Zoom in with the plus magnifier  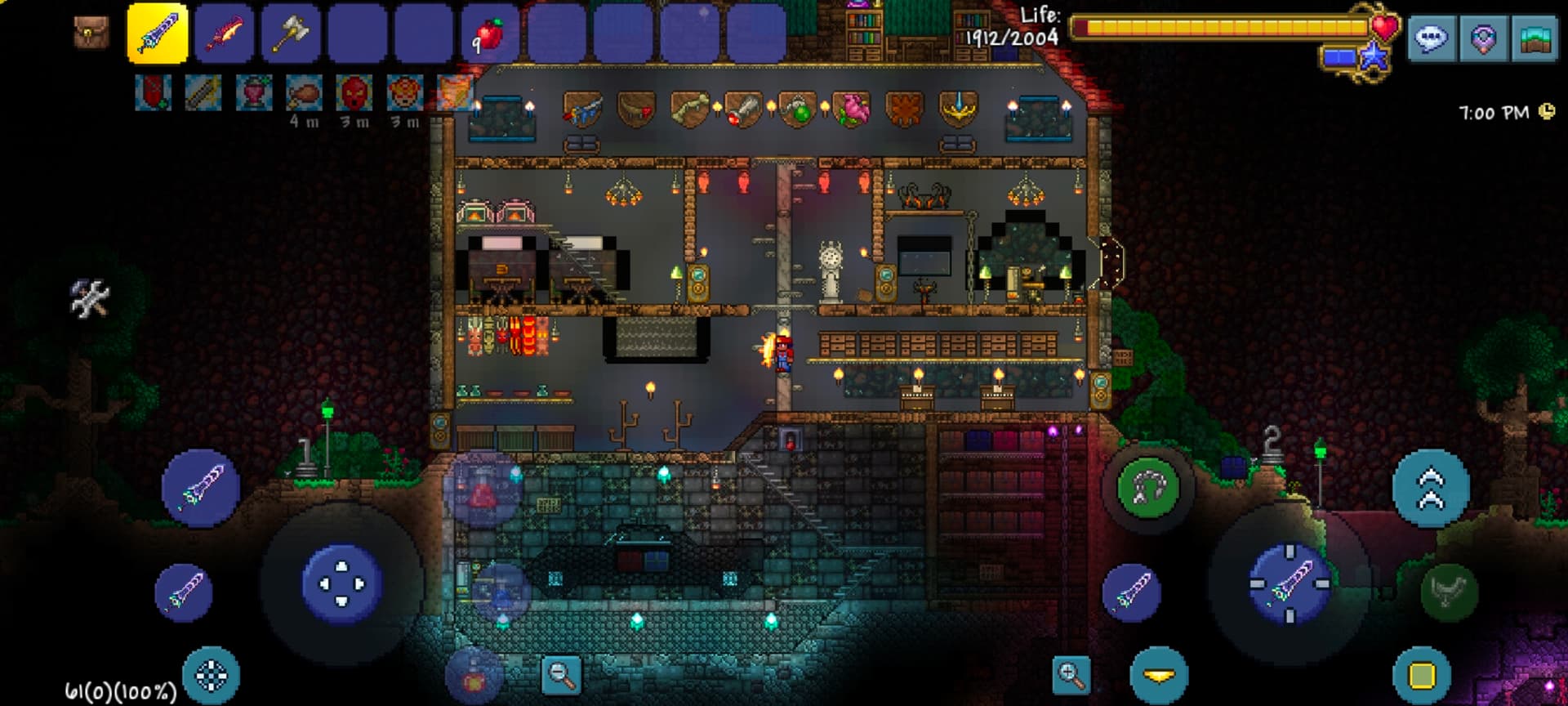point(1071,675)
